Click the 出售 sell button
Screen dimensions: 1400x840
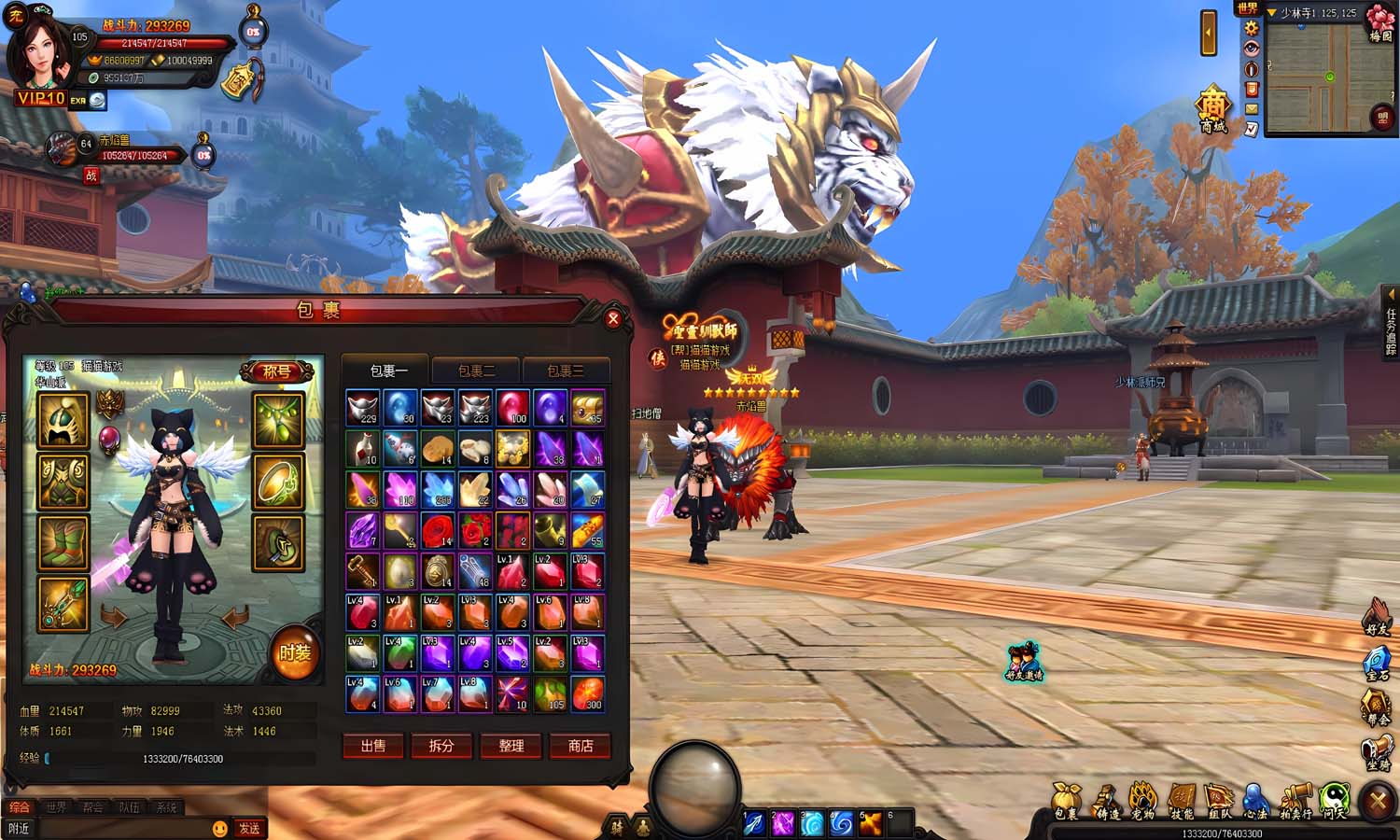tap(373, 746)
